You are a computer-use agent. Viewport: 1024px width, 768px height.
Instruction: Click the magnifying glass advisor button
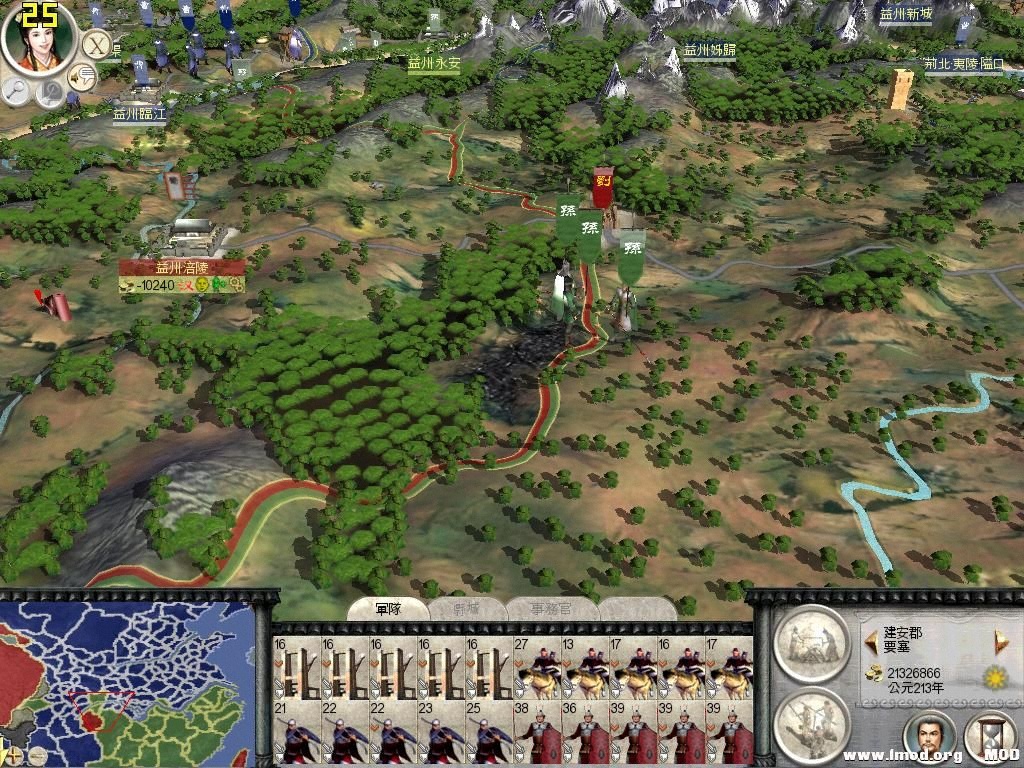[x=17, y=91]
